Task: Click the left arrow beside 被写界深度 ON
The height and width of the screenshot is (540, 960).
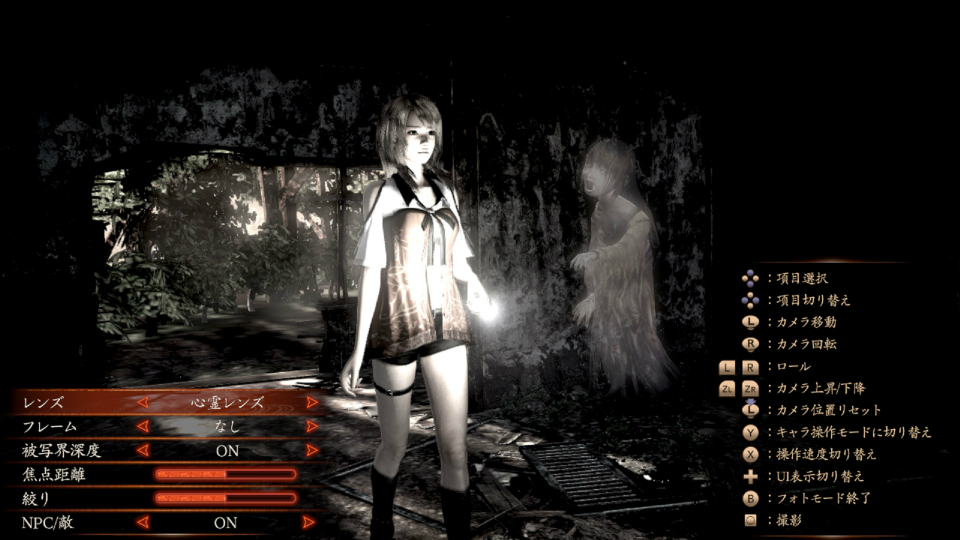Action: (x=142, y=450)
